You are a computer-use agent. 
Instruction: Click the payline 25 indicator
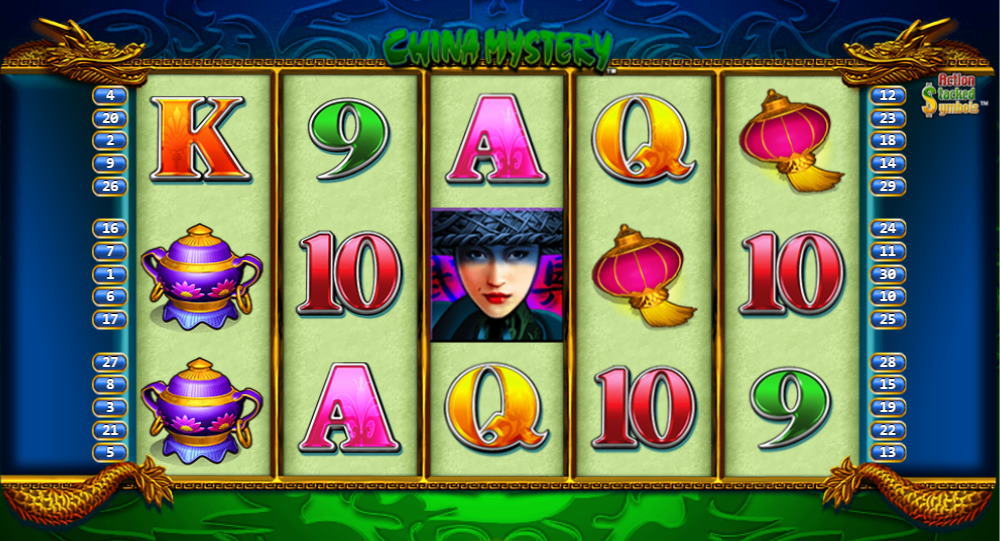(x=887, y=319)
